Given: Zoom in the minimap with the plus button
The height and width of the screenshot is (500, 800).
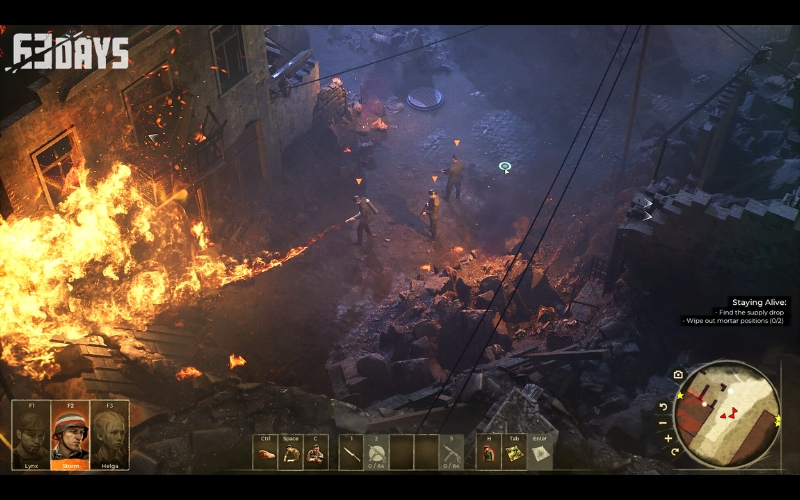Looking at the screenshot, I should pyautogui.click(x=668, y=438).
